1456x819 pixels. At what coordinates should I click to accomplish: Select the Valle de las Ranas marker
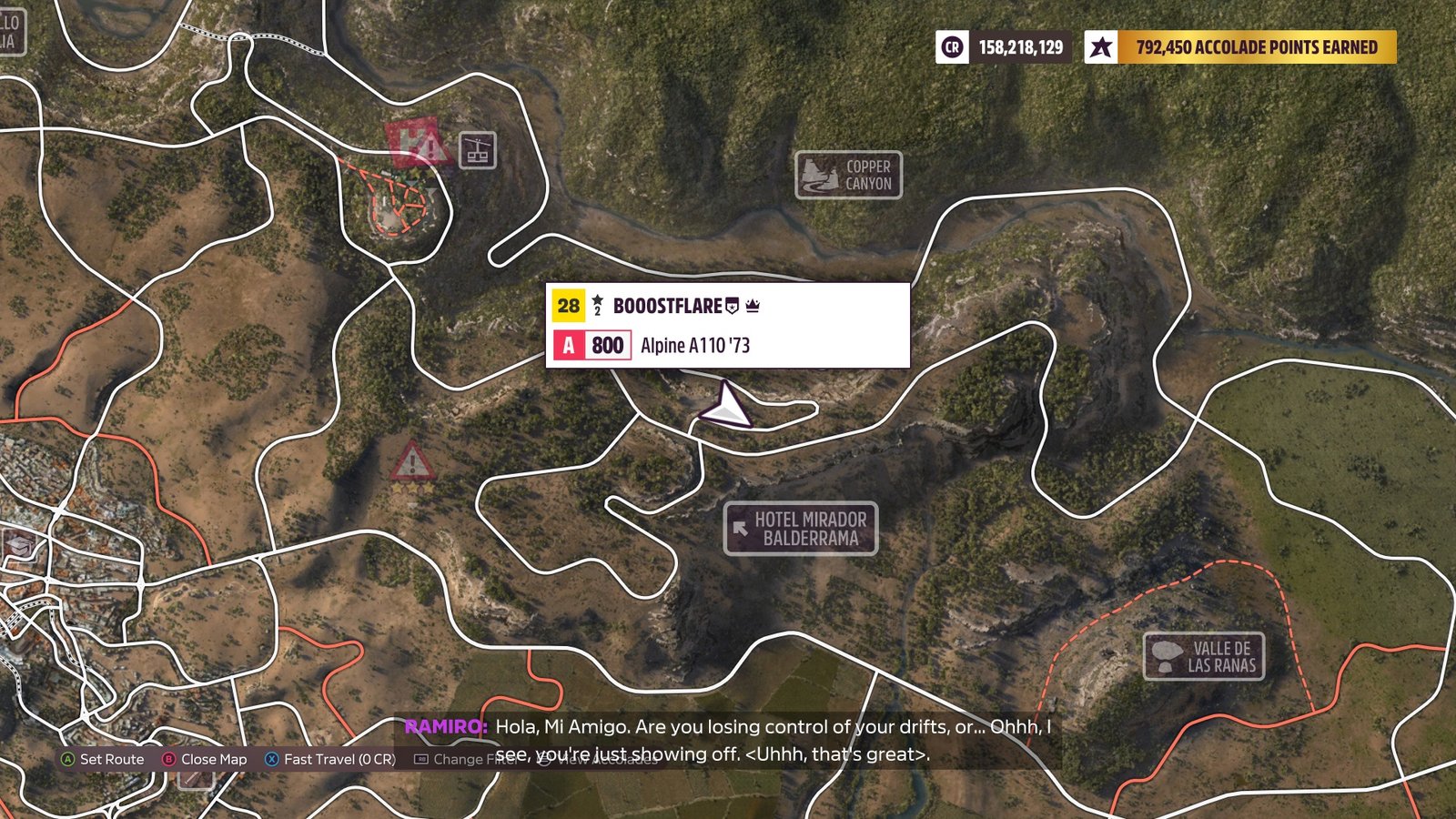pos(1203,656)
